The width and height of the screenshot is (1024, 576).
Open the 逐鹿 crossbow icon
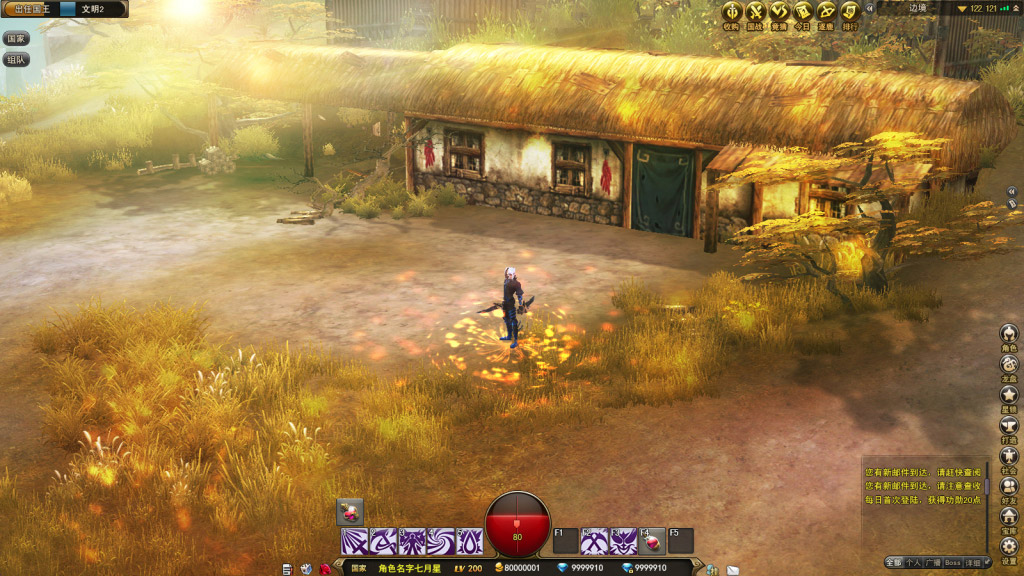[826, 11]
